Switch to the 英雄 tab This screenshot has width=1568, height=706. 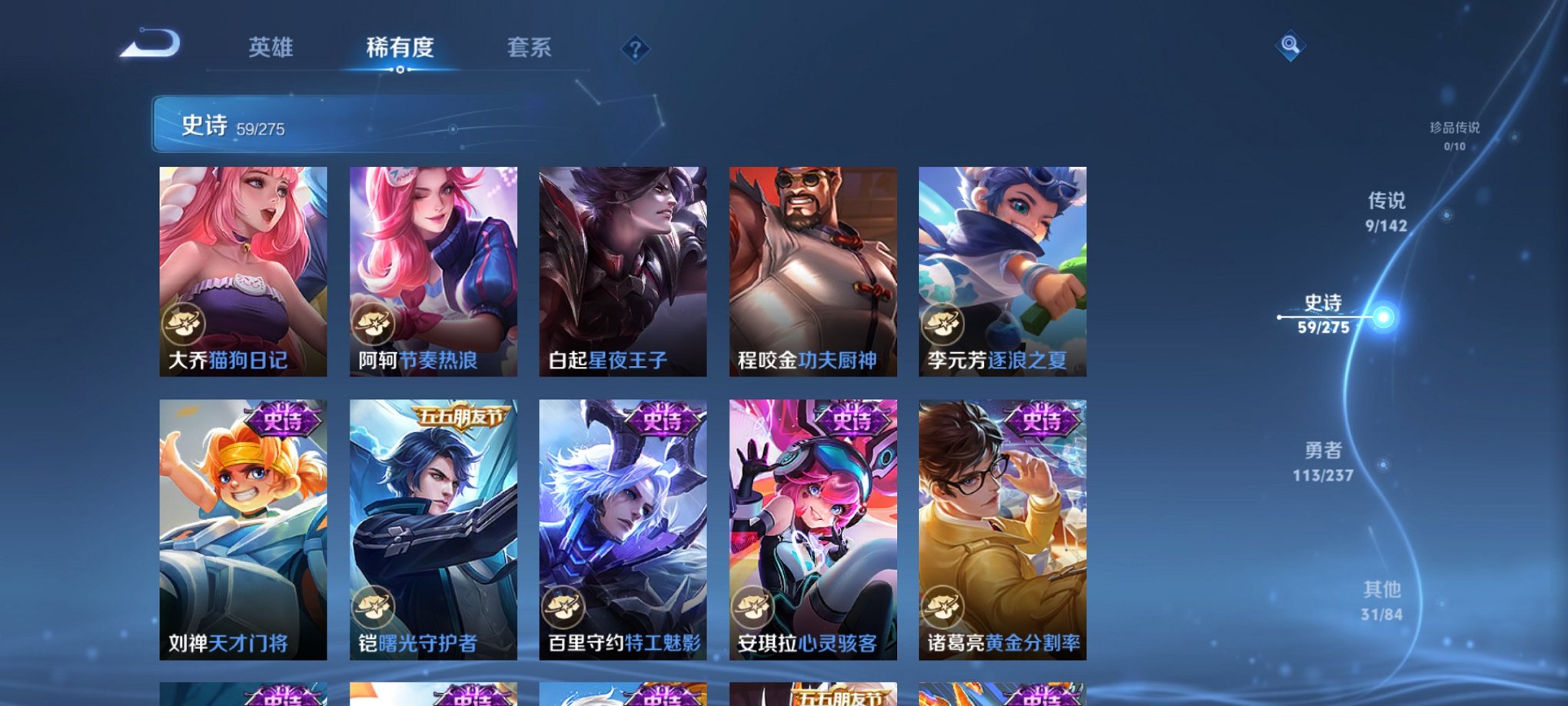(271, 48)
